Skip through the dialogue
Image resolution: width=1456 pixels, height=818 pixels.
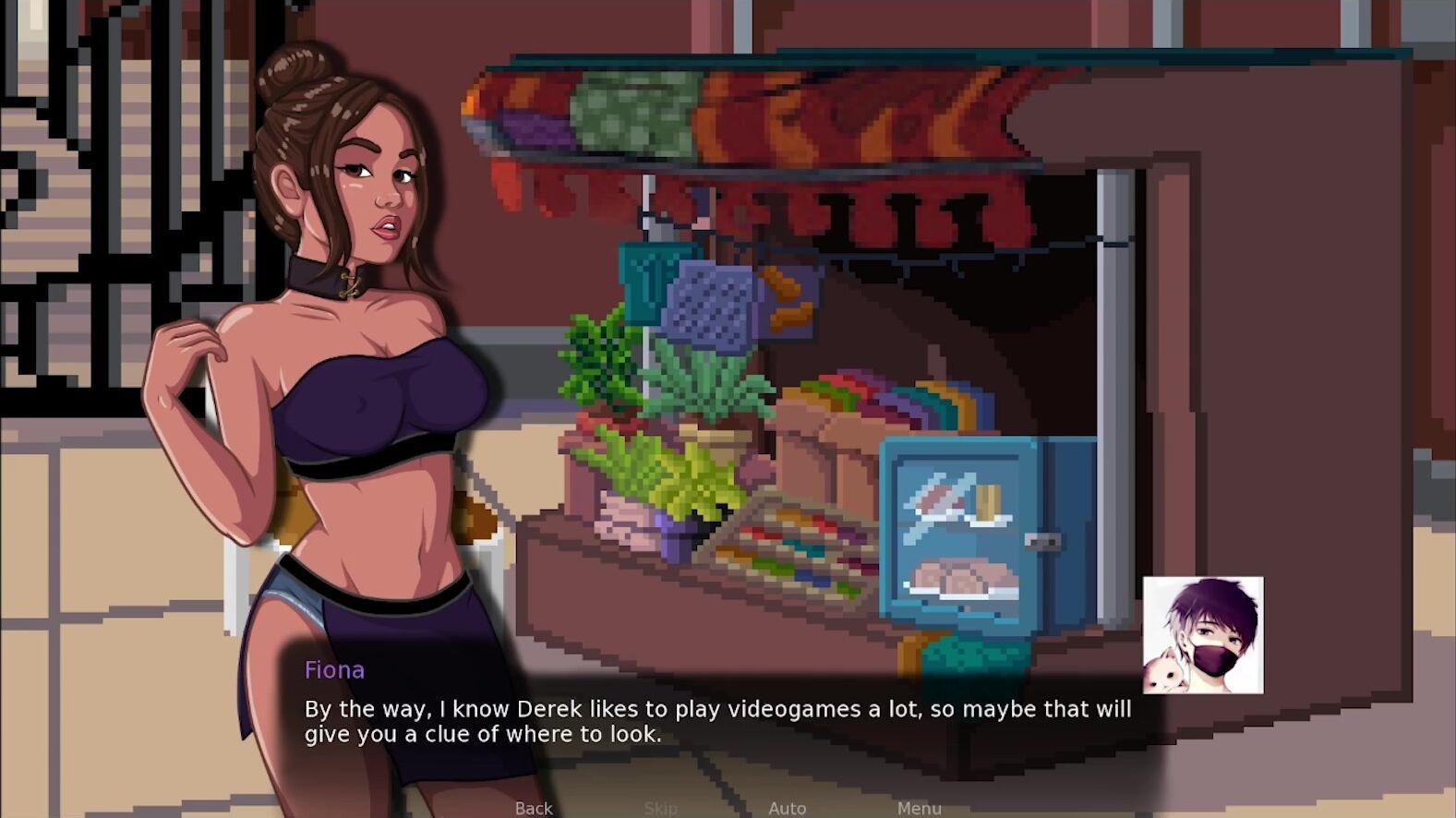[x=660, y=808]
